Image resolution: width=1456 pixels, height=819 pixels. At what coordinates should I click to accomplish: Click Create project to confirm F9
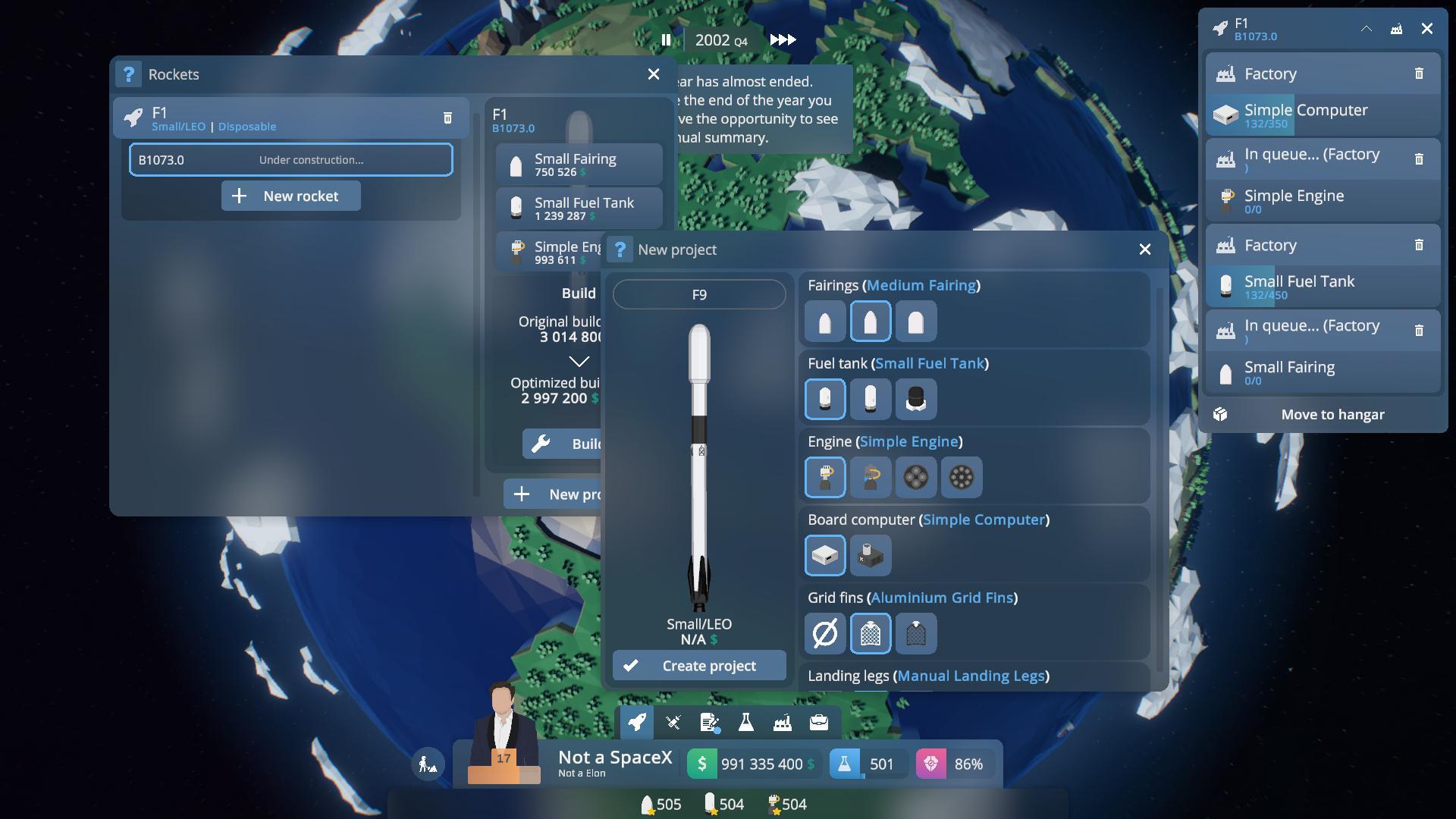(x=698, y=665)
